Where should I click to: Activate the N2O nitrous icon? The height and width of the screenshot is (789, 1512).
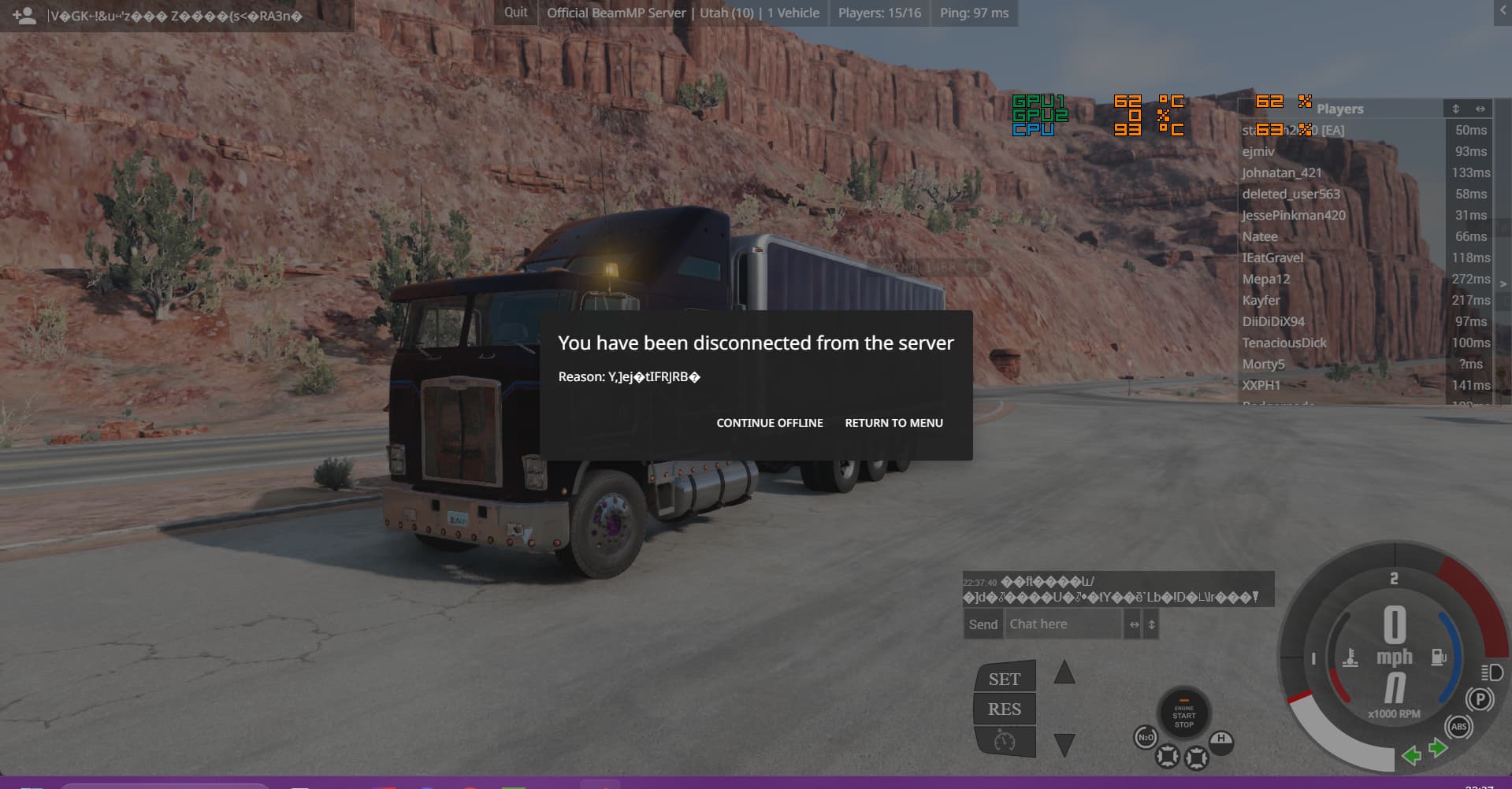coord(1145,738)
